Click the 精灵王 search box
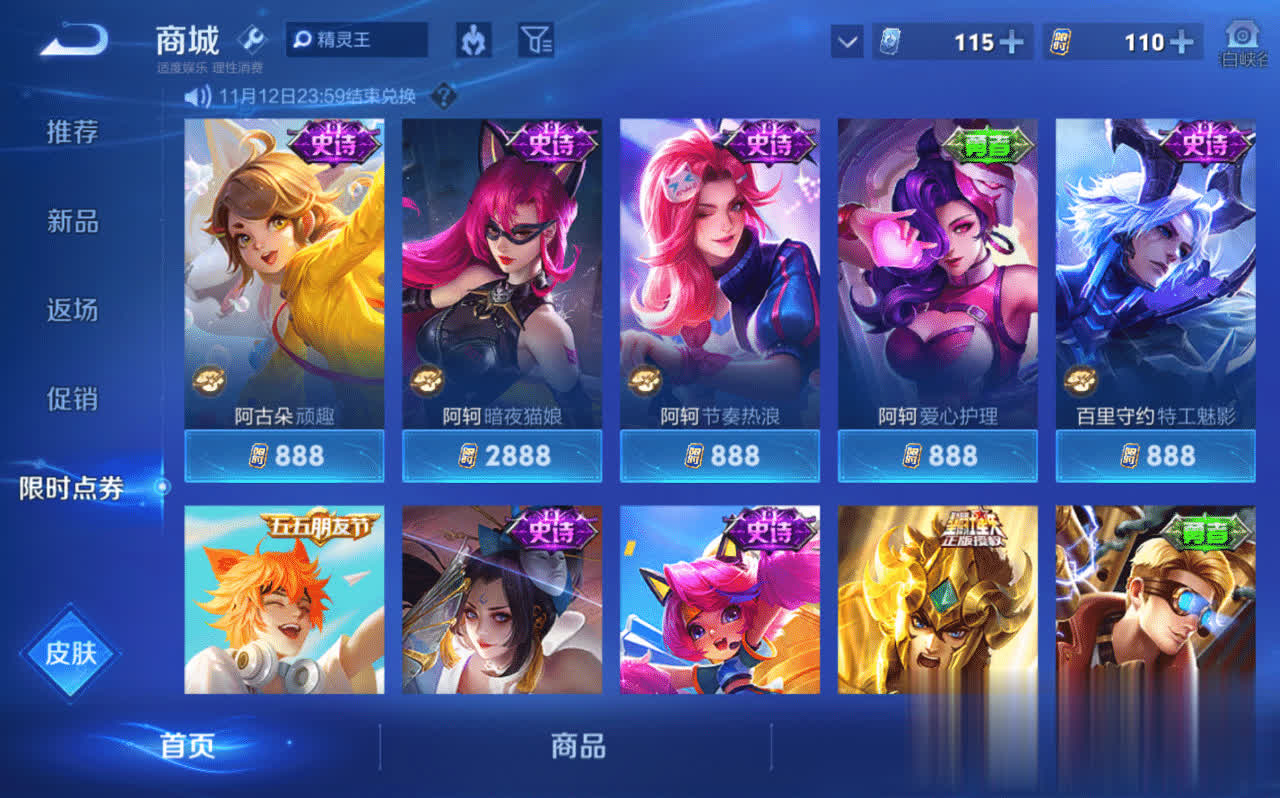The image size is (1280, 798). (357, 40)
